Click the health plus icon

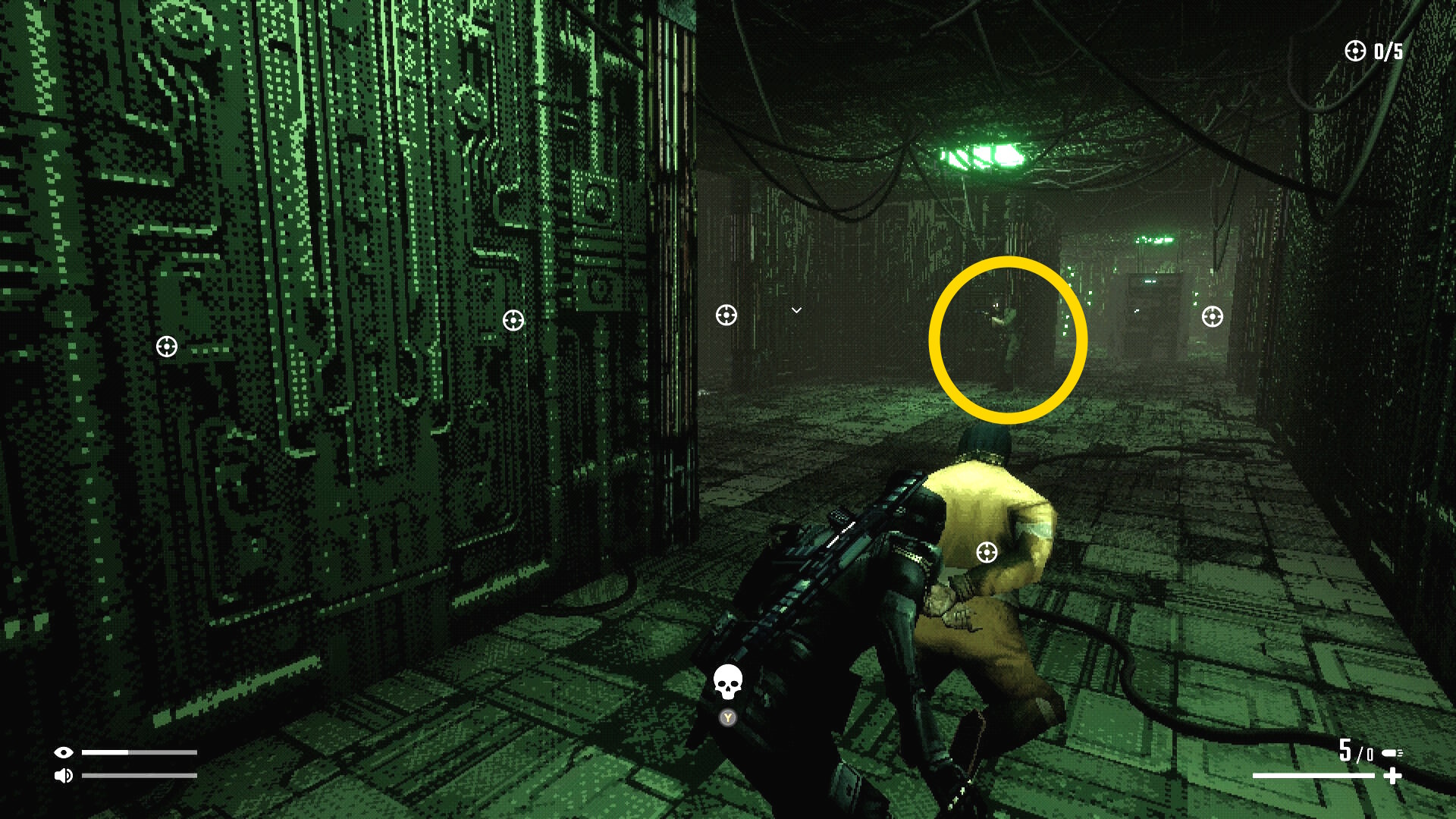click(1392, 776)
